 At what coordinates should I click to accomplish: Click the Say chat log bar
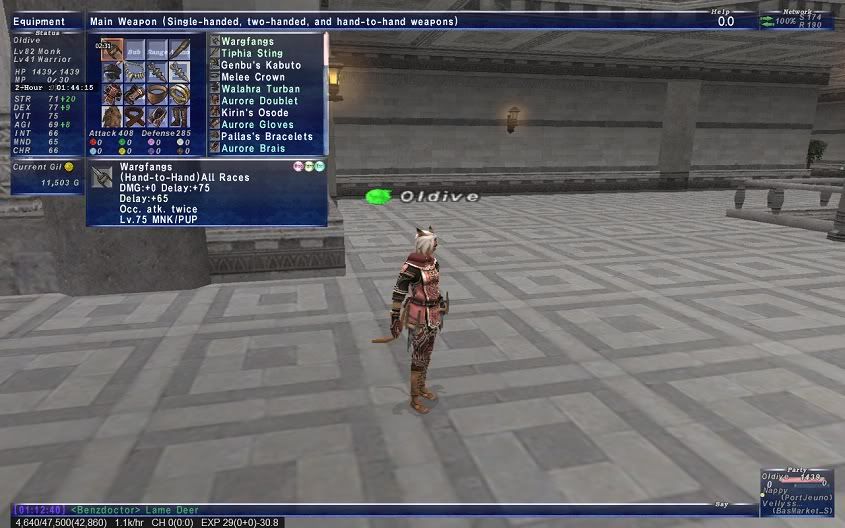400,508
